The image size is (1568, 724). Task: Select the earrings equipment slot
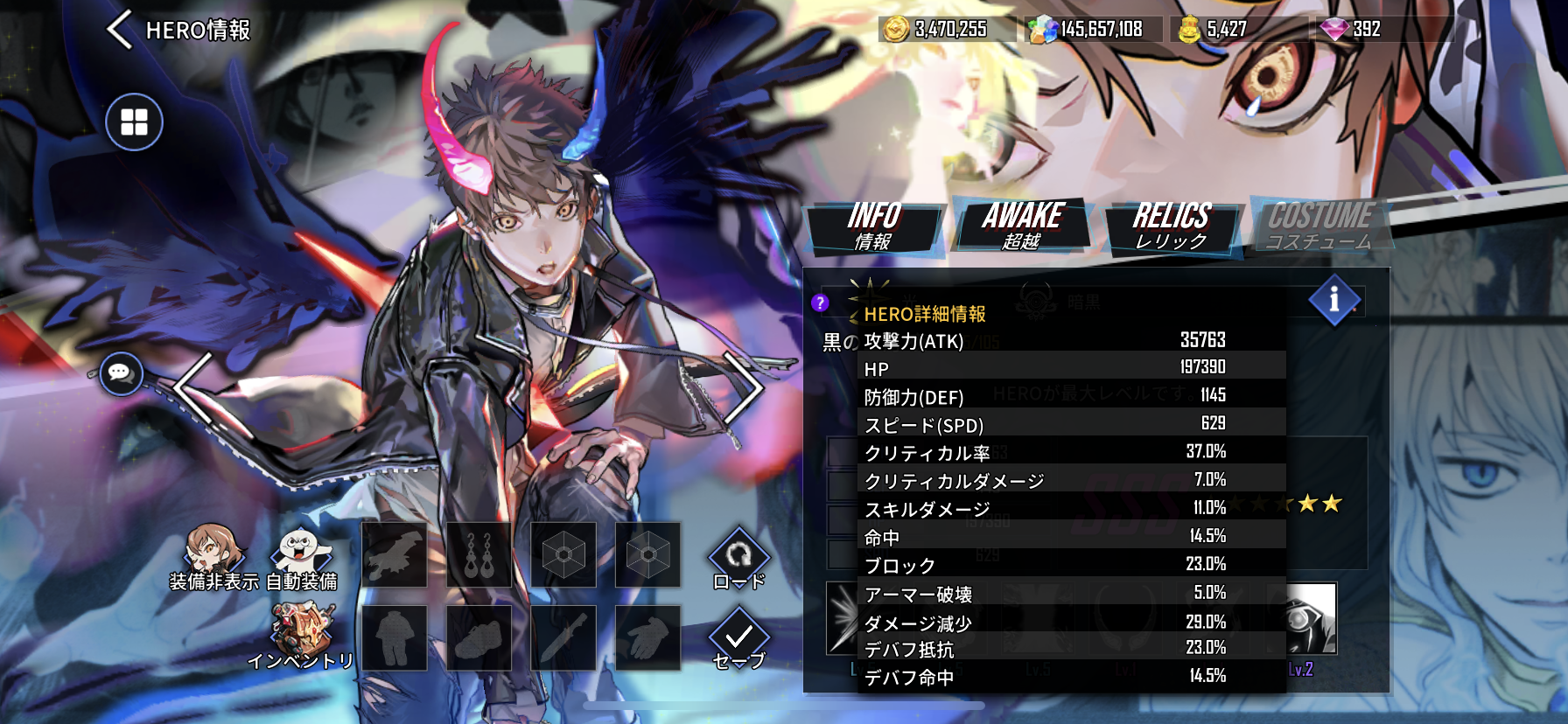click(479, 555)
